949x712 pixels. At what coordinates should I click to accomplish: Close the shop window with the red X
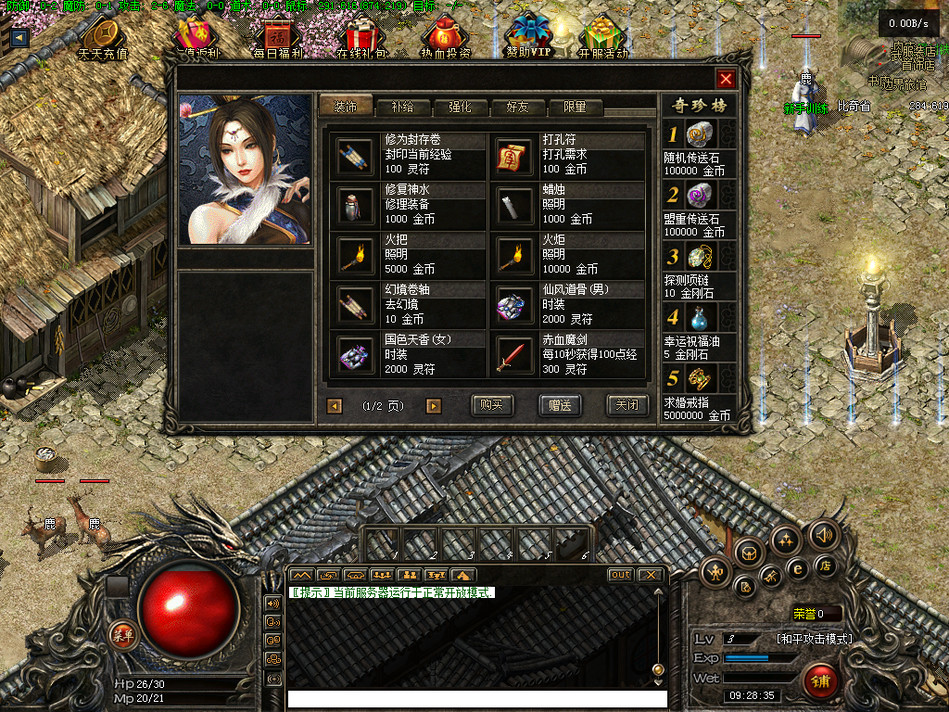[726, 79]
